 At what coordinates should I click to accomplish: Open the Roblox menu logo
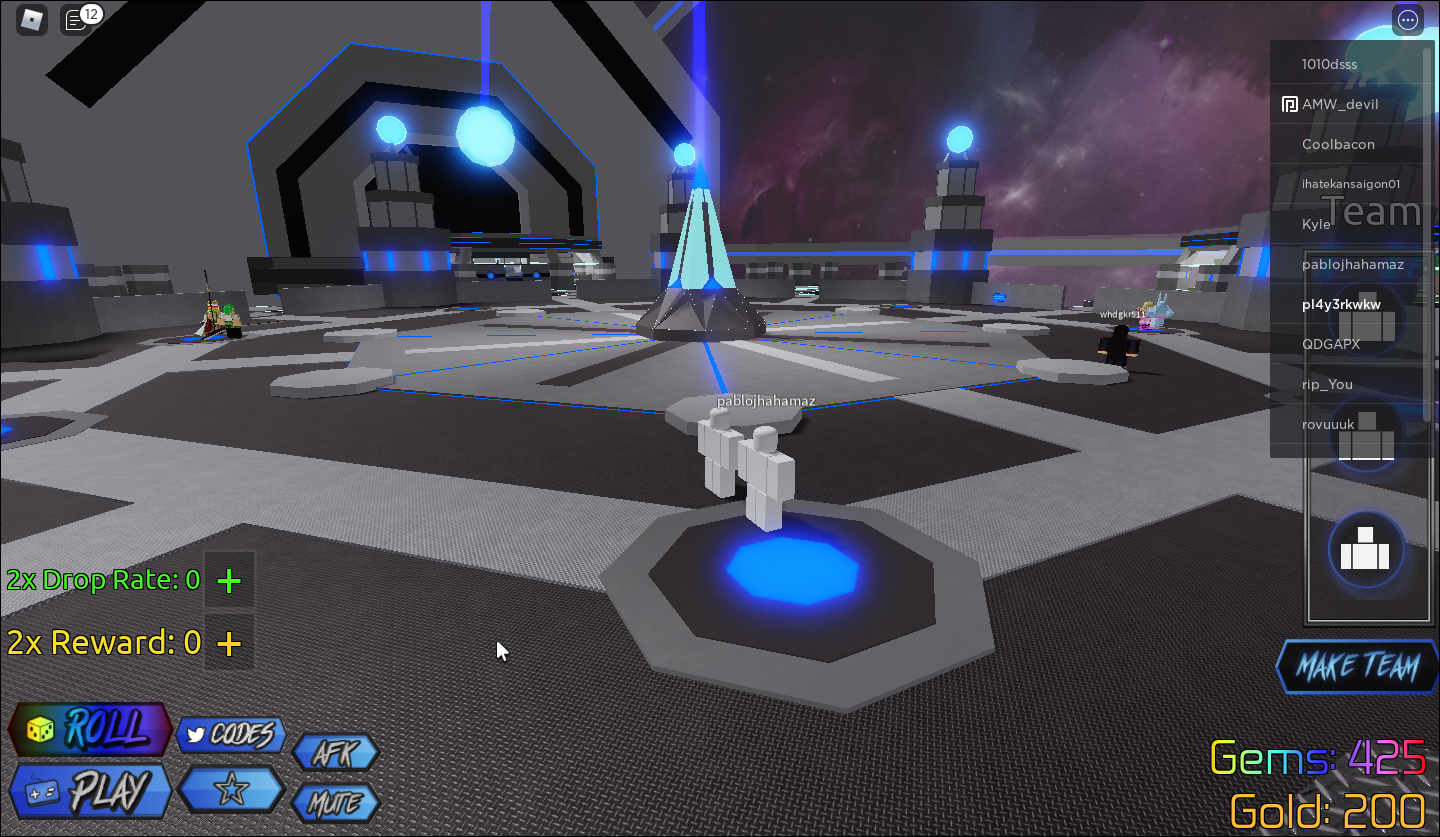pyautogui.click(x=33, y=19)
